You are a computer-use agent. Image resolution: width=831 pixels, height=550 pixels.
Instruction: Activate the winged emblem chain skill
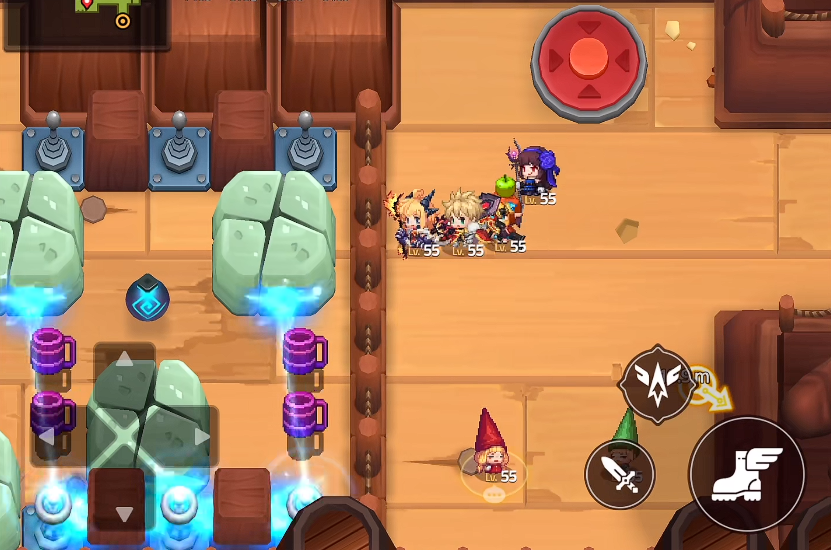tap(657, 384)
